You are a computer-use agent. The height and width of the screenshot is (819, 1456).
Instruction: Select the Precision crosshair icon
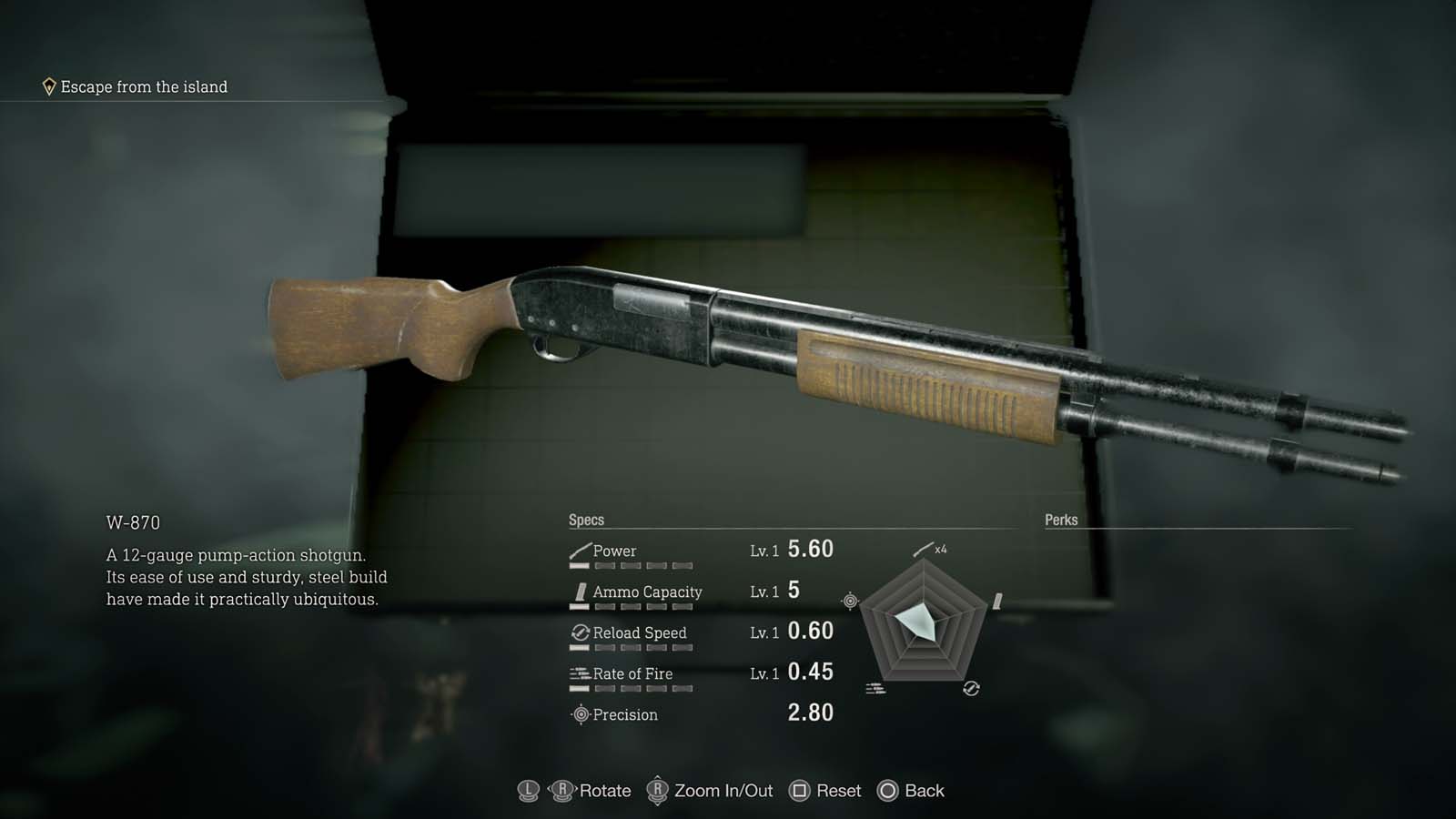(x=580, y=714)
